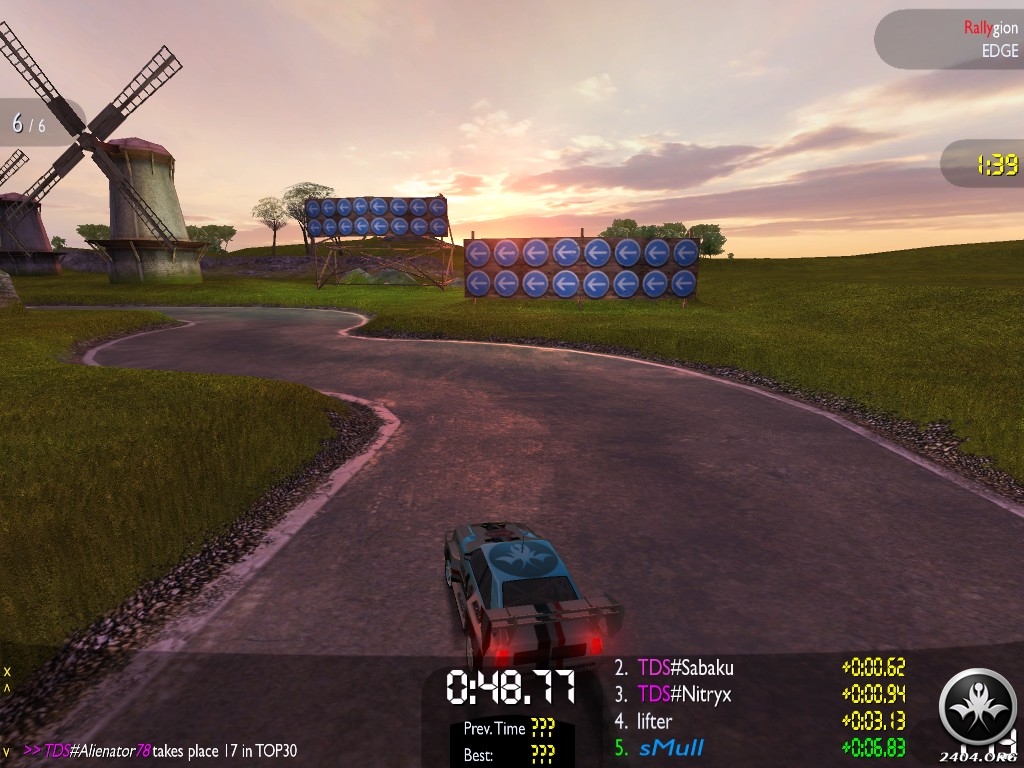Choose sMull's entry in the ranking list

click(x=672, y=747)
